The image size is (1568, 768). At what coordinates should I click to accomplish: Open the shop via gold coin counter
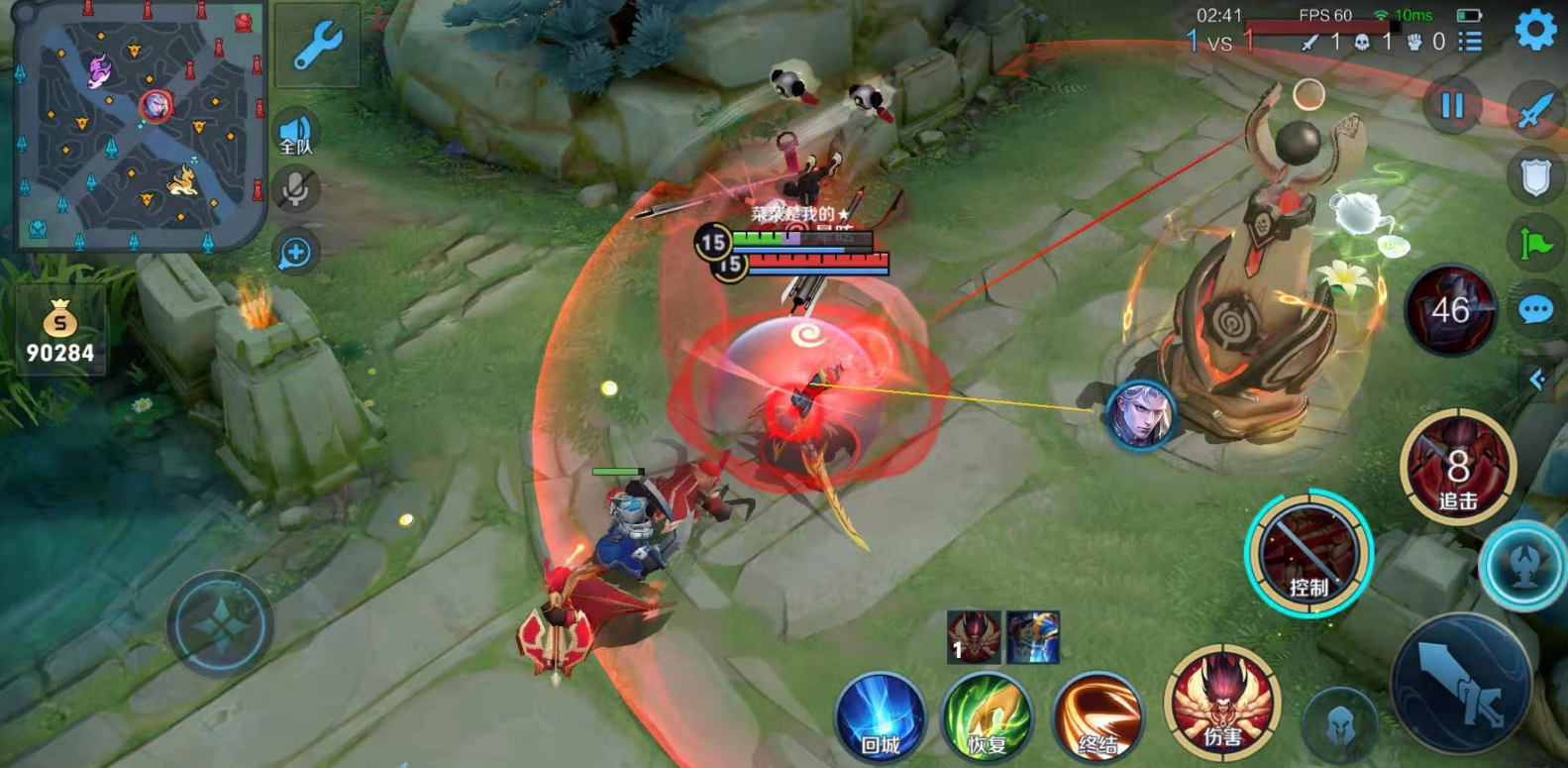point(59,332)
